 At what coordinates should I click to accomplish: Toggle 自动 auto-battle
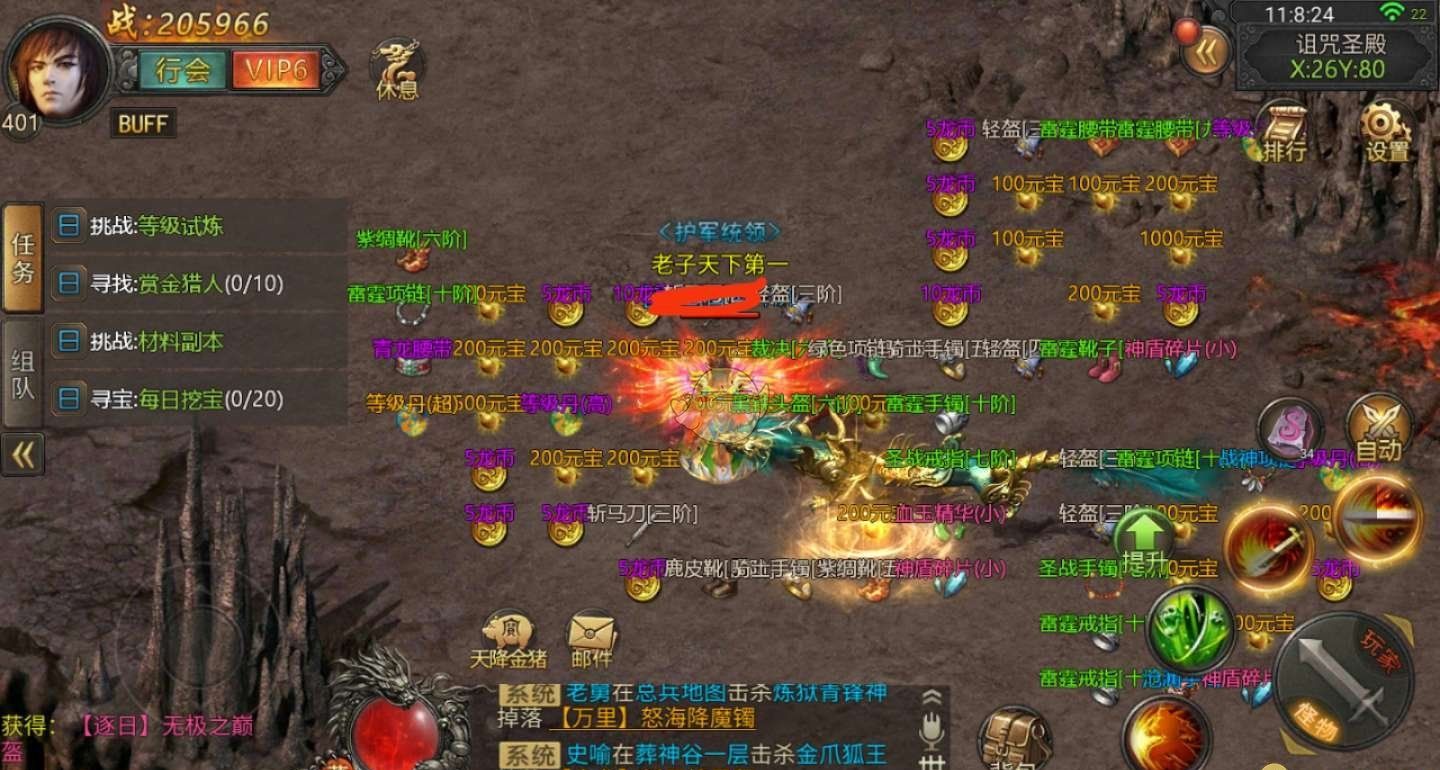coord(1379,430)
